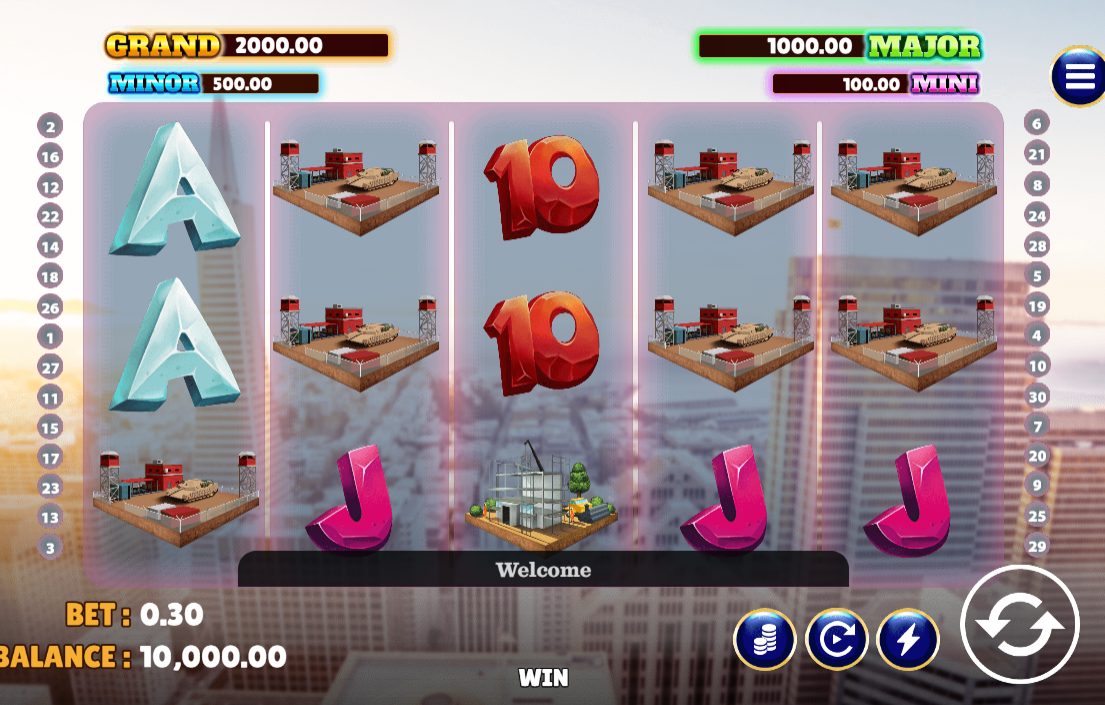Screen dimensions: 1105x705
Task: Open the hamburger menu
Action: (1079, 76)
